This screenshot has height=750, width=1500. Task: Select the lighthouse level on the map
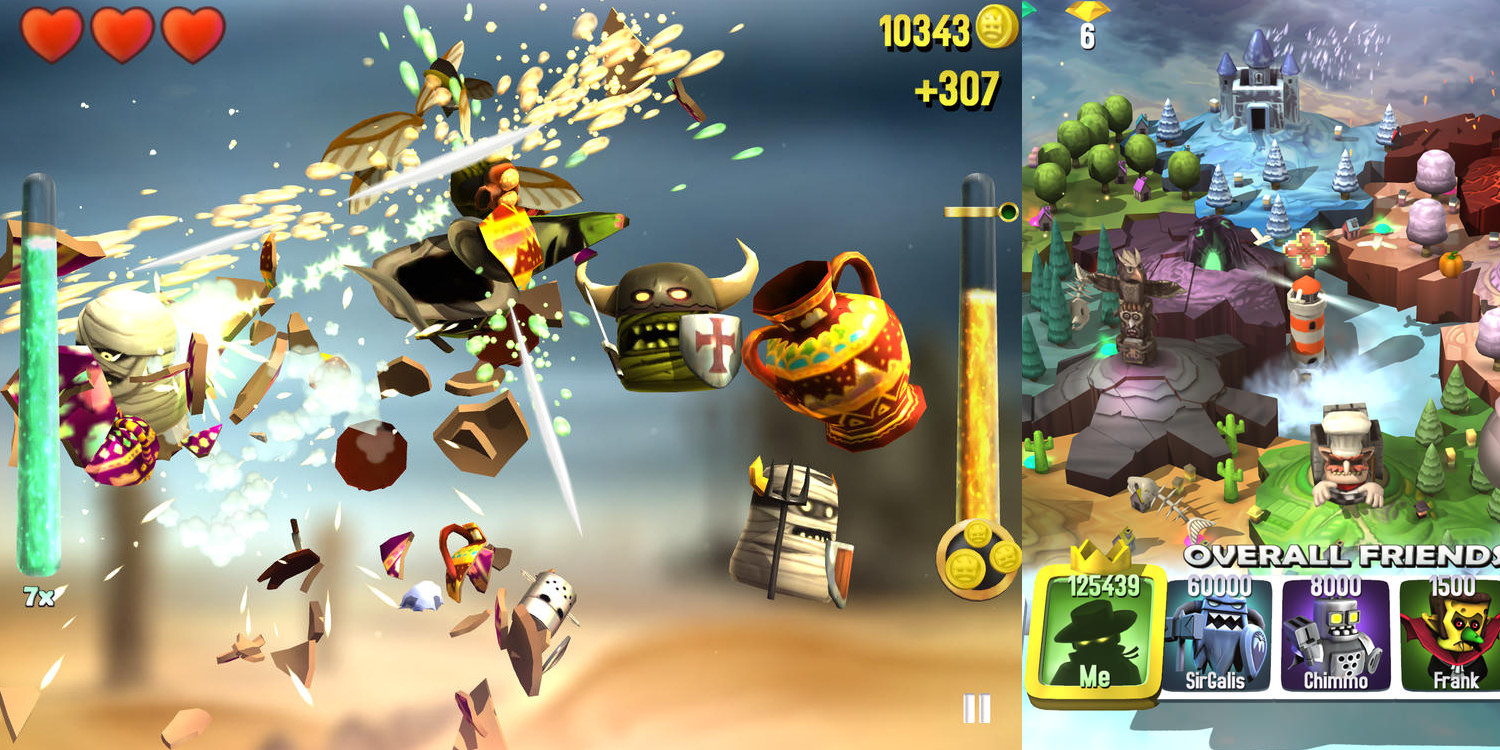click(1307, 320)
